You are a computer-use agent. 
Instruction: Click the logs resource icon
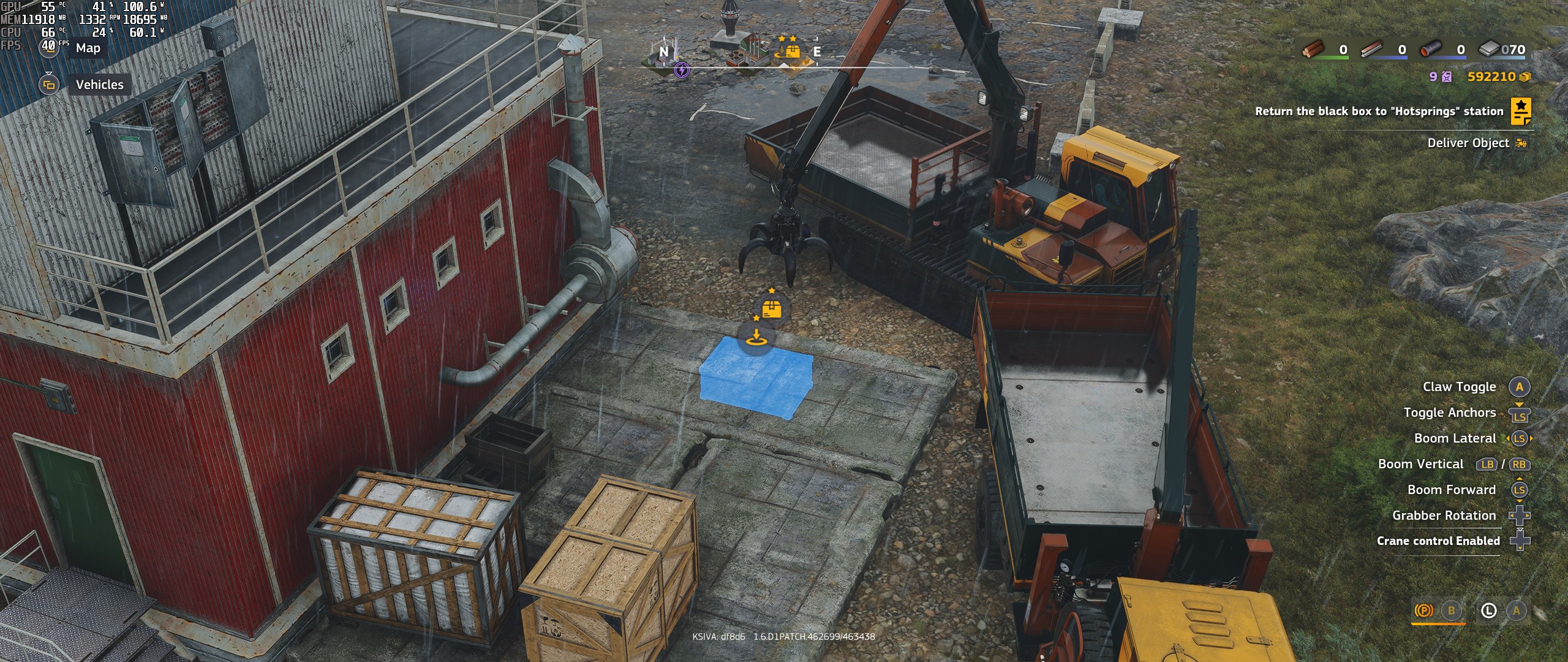[x=1314, y=50]
